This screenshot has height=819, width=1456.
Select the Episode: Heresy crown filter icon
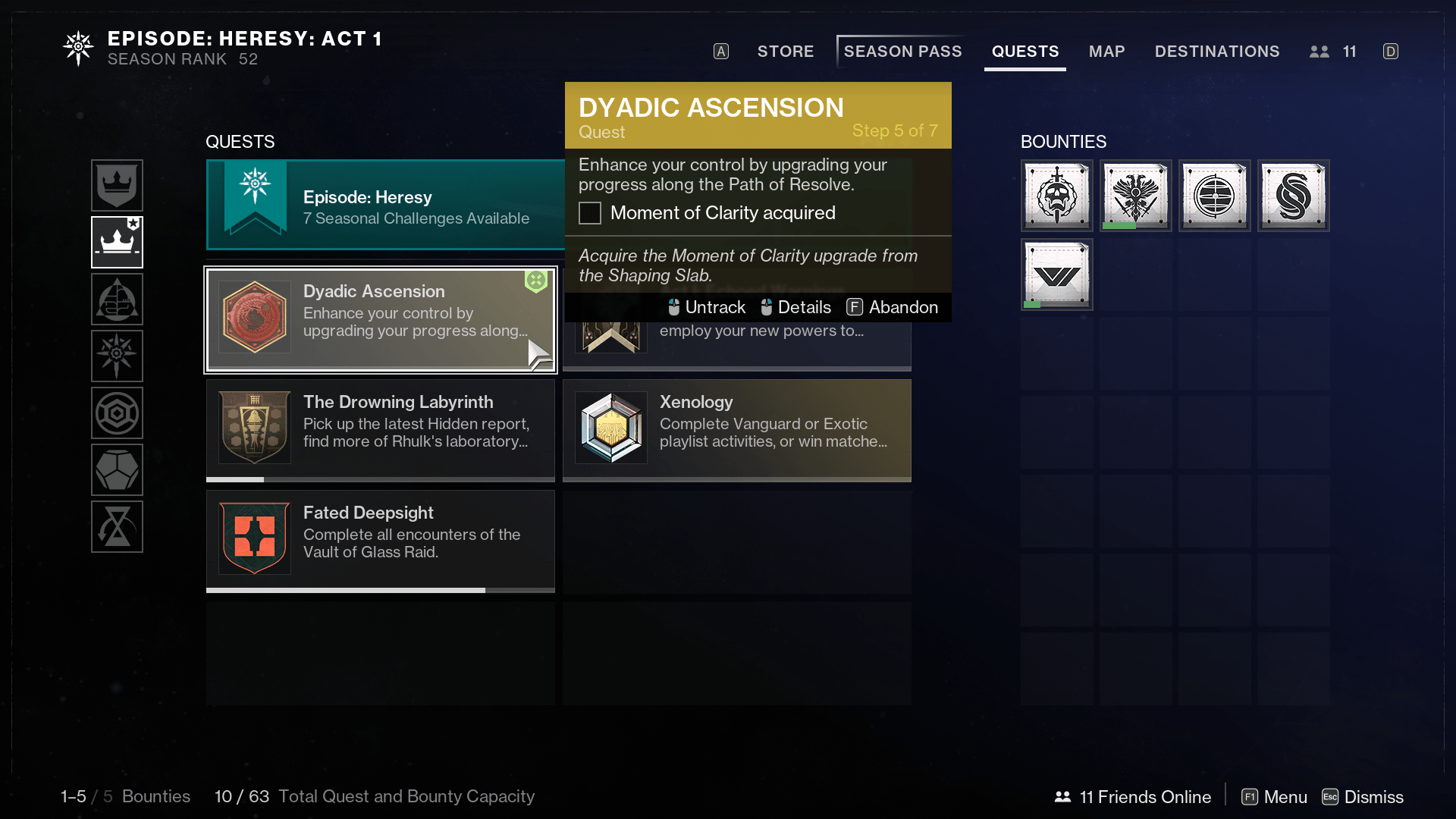[x=118, y=242]
